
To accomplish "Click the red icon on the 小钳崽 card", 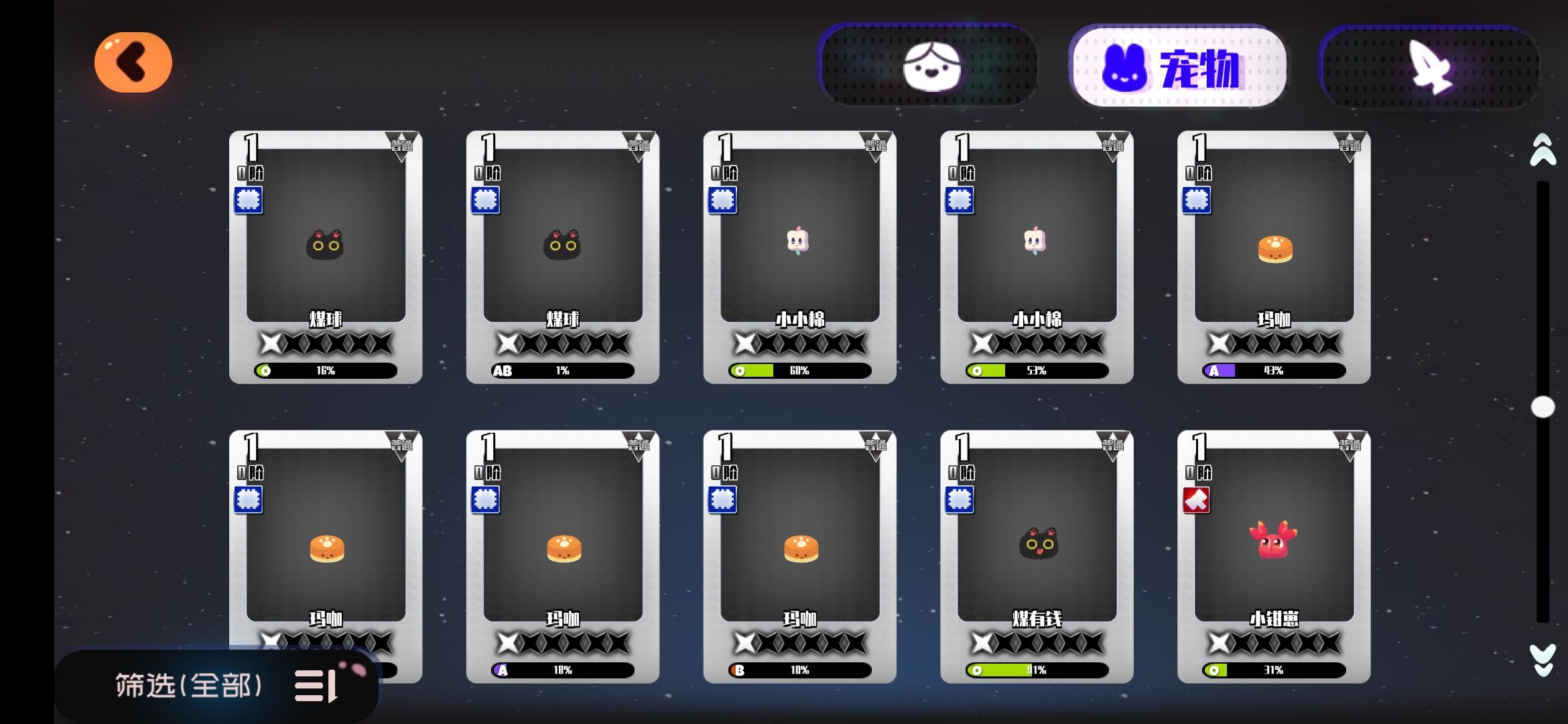I will coord(1195,500).
